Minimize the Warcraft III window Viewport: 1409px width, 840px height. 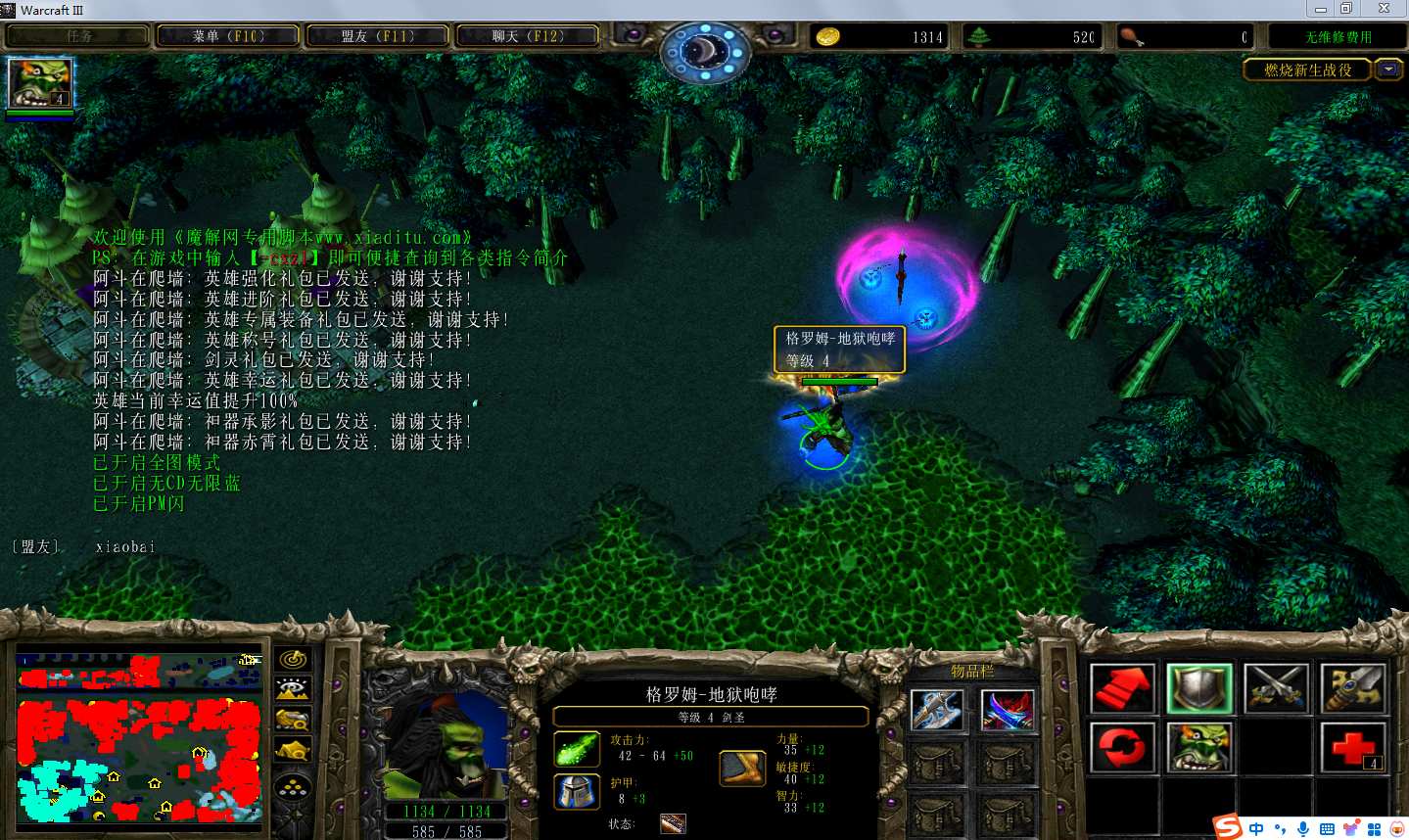(1320, 9)
